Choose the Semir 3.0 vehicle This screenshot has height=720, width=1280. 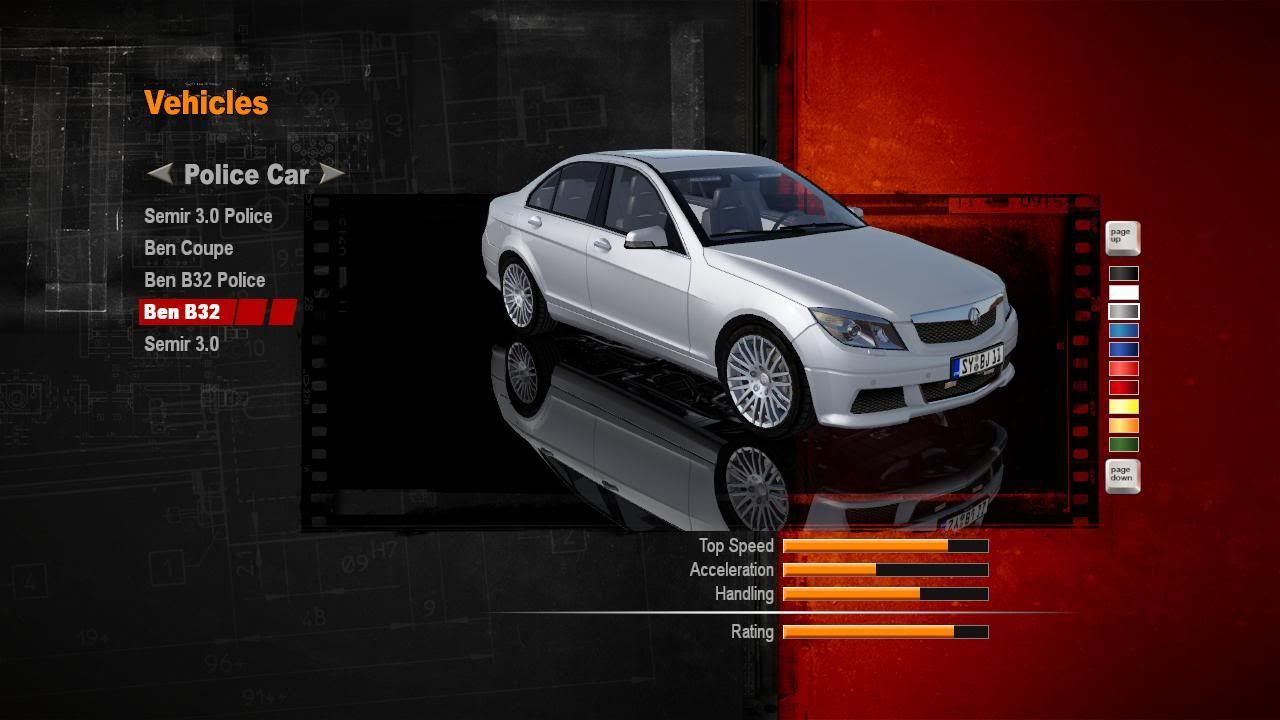pyautogui.click(x=181, y=344)
